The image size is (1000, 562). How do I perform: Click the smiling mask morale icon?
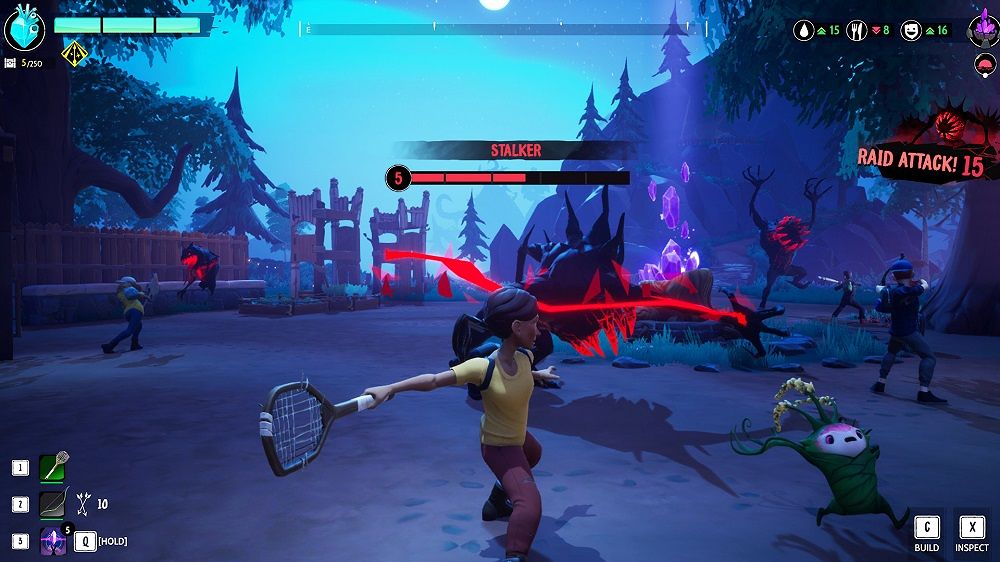[x=911, y=31]
